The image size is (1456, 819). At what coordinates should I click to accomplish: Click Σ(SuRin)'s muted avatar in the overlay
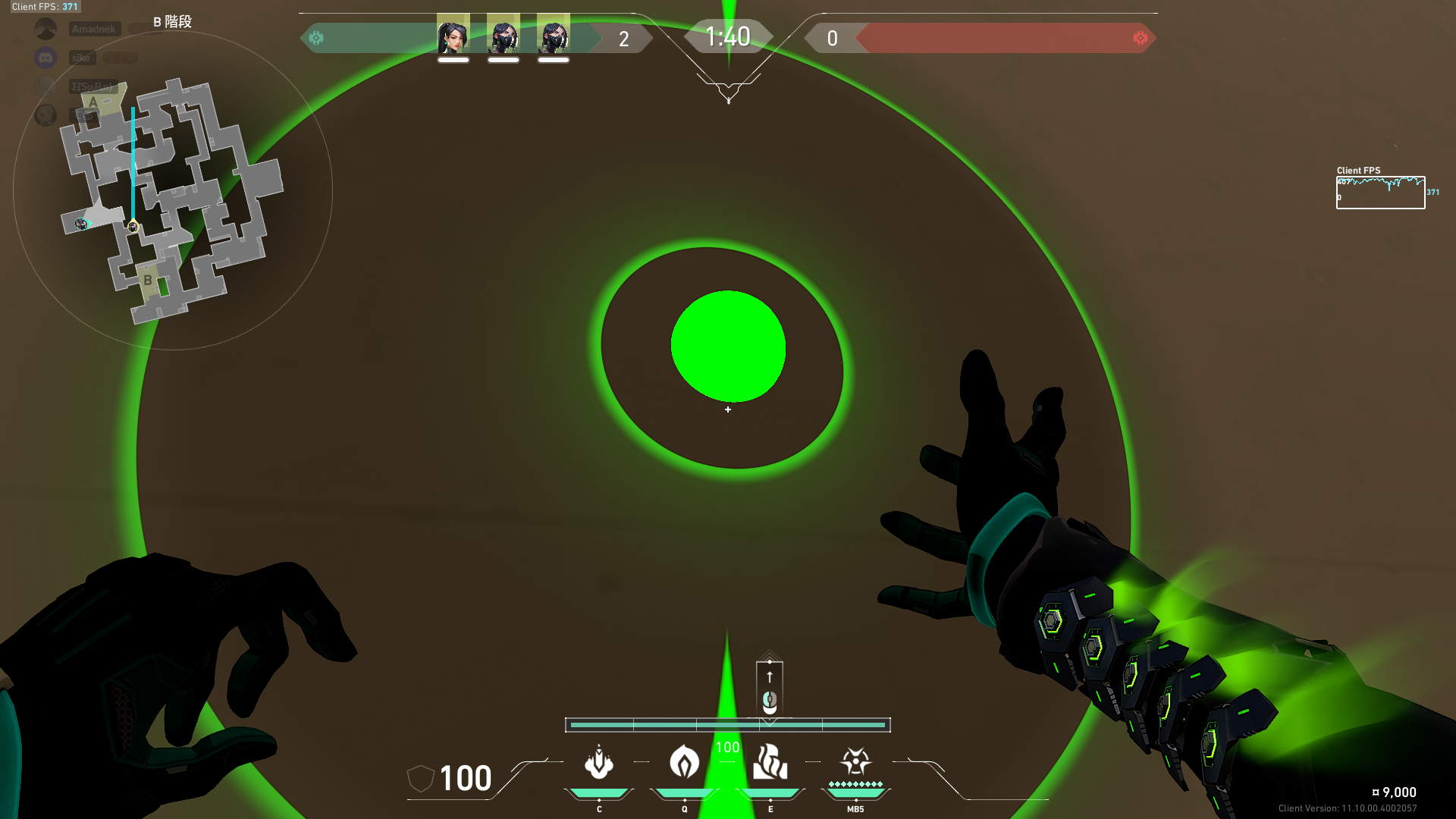(x=47, y=86)
